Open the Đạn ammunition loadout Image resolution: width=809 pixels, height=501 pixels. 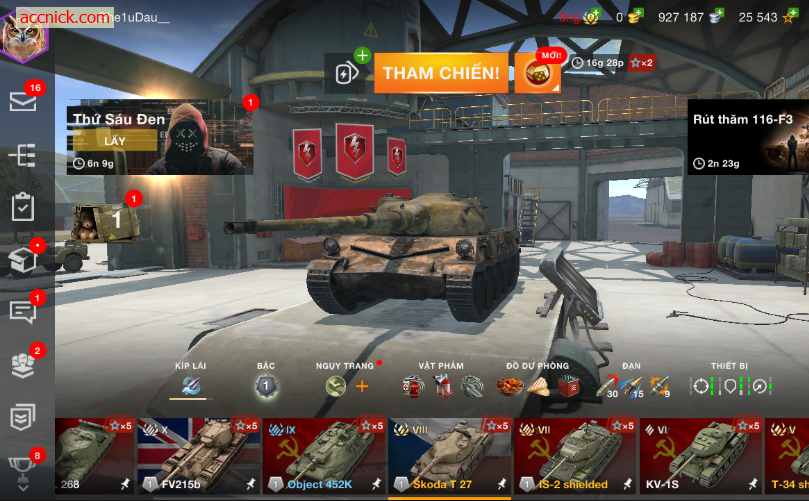click(x=630, y=385)
